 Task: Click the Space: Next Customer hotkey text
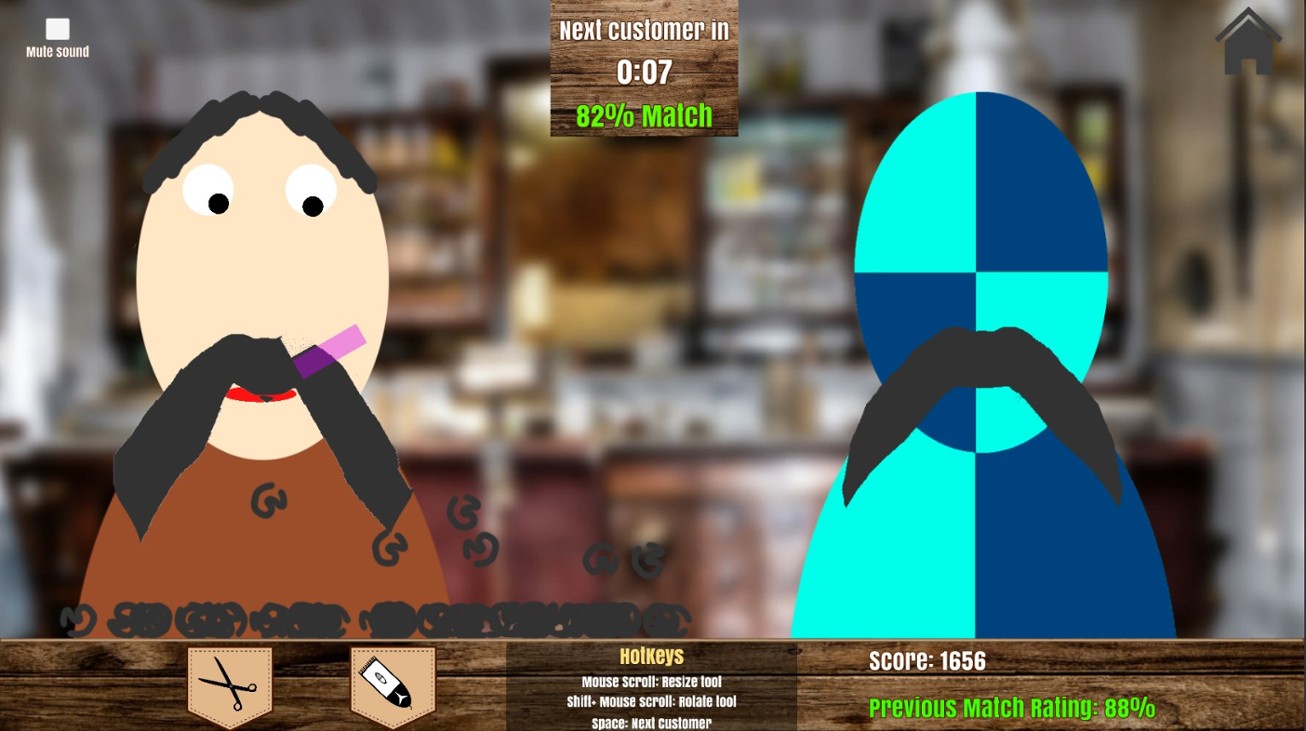650,720
